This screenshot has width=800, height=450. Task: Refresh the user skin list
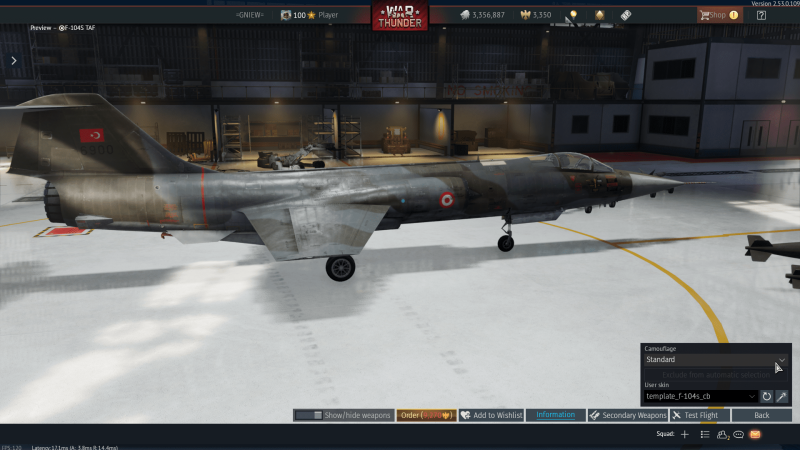pos(767,396)
